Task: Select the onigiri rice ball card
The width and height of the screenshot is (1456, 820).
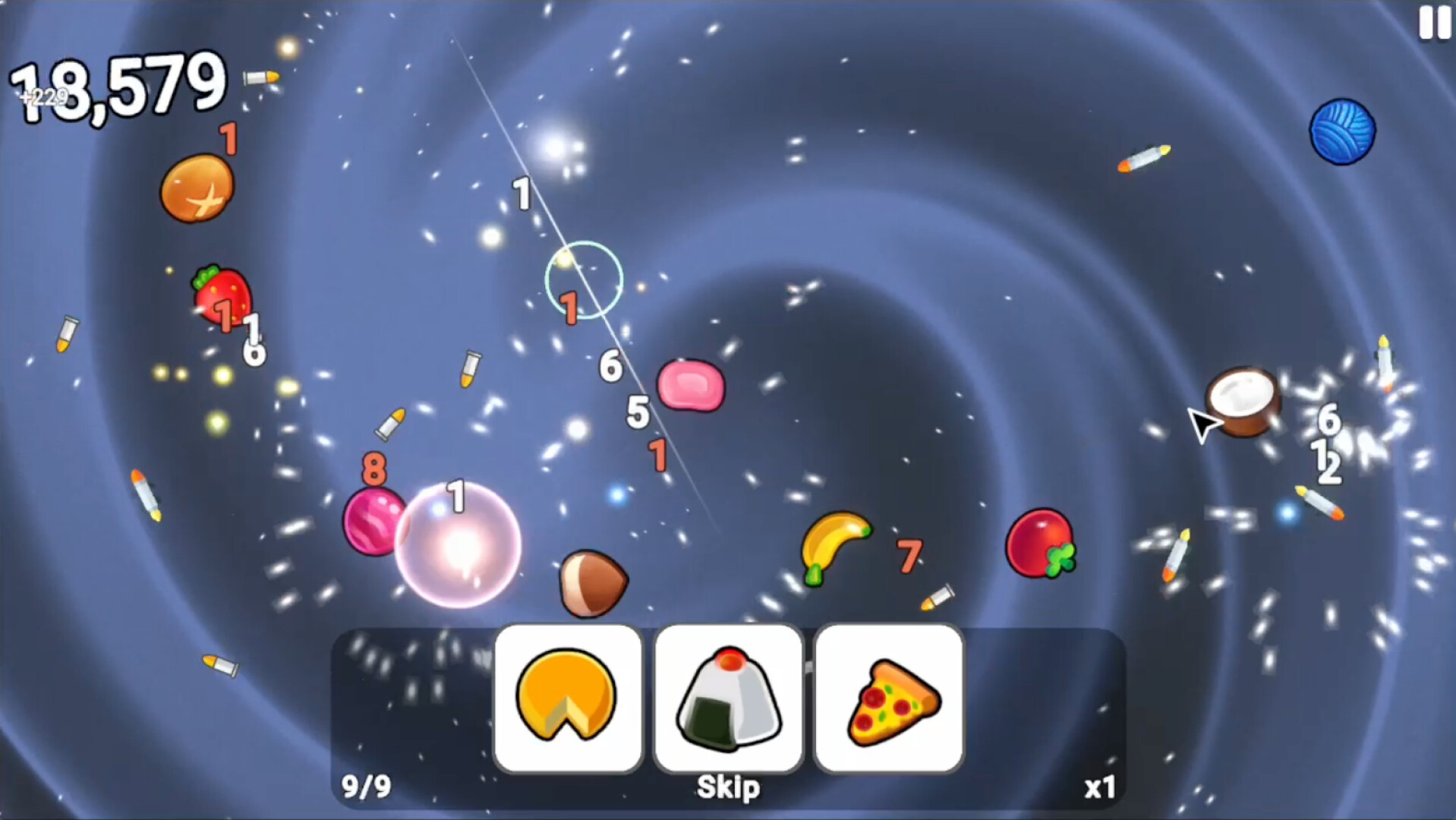Action: (x=729, y=697)
